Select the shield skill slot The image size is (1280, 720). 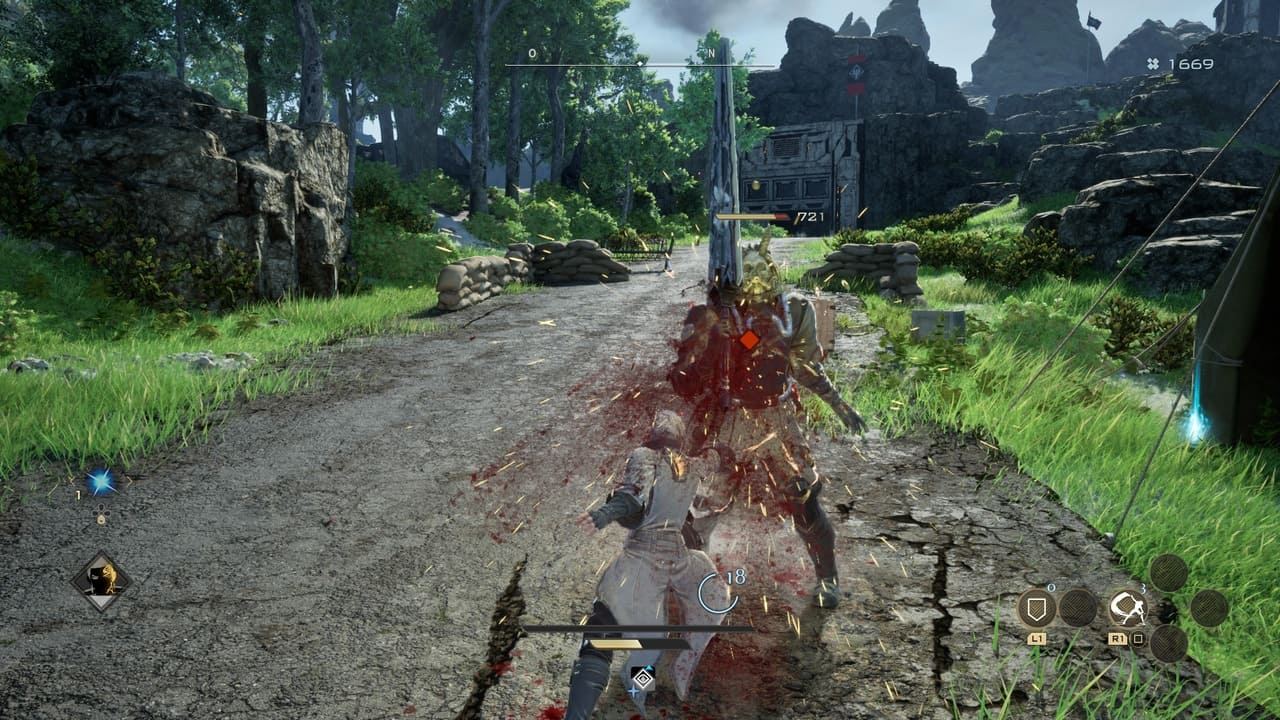coord(1037,607)
